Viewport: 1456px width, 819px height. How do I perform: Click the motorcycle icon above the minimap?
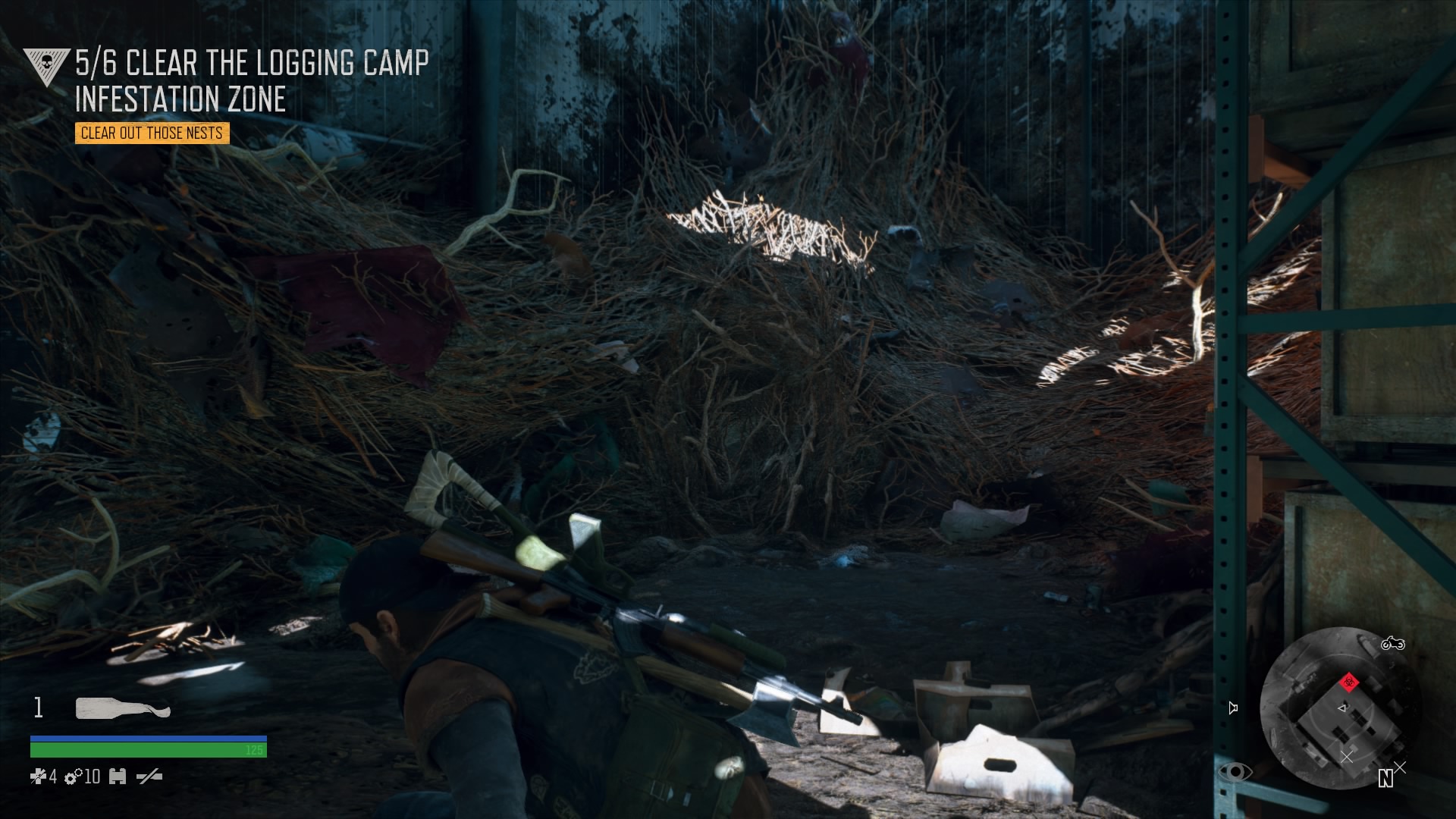click(1393, 645)
